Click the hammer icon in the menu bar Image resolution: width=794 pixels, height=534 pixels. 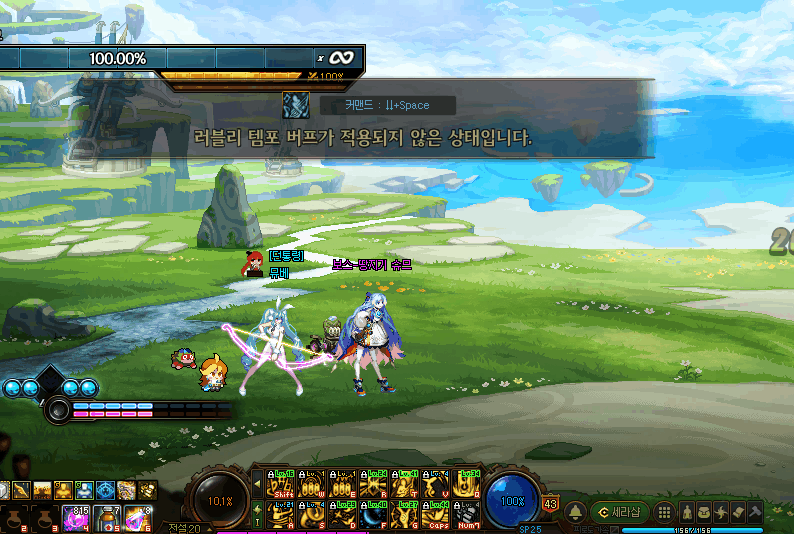(755, 512)
